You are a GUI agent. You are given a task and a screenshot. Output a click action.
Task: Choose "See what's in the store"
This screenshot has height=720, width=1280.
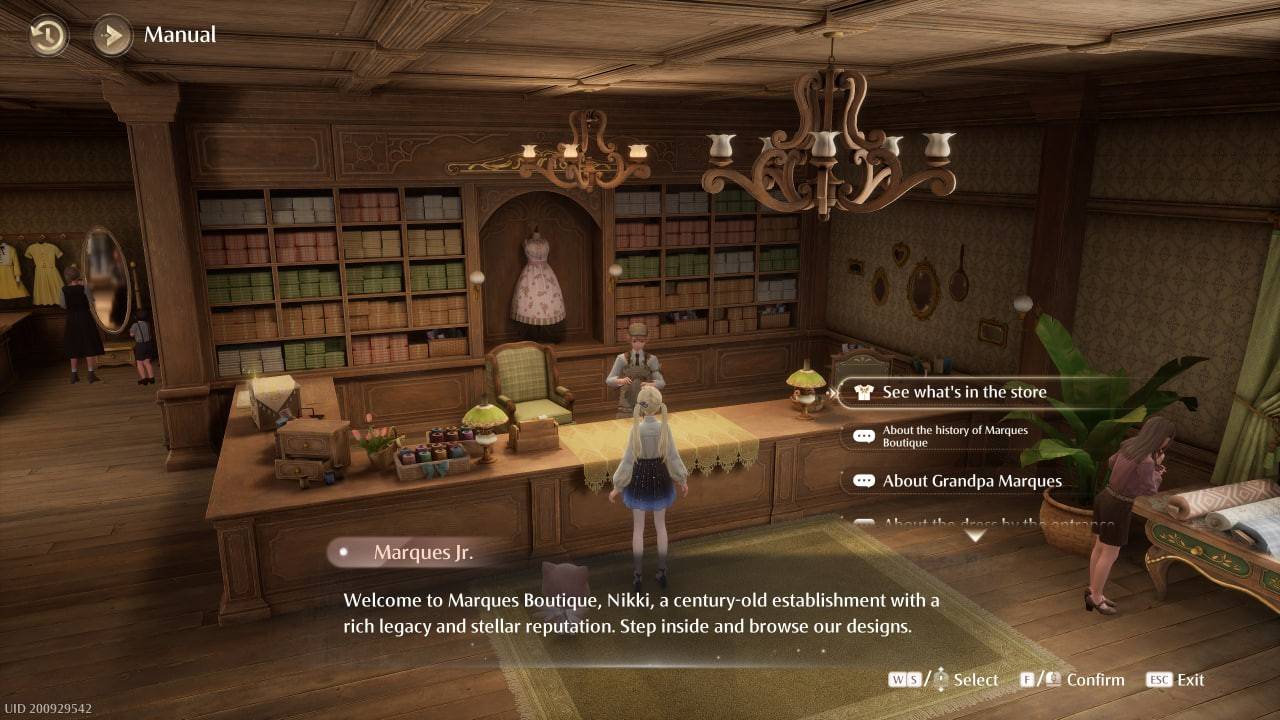click(x=963, y=392)
